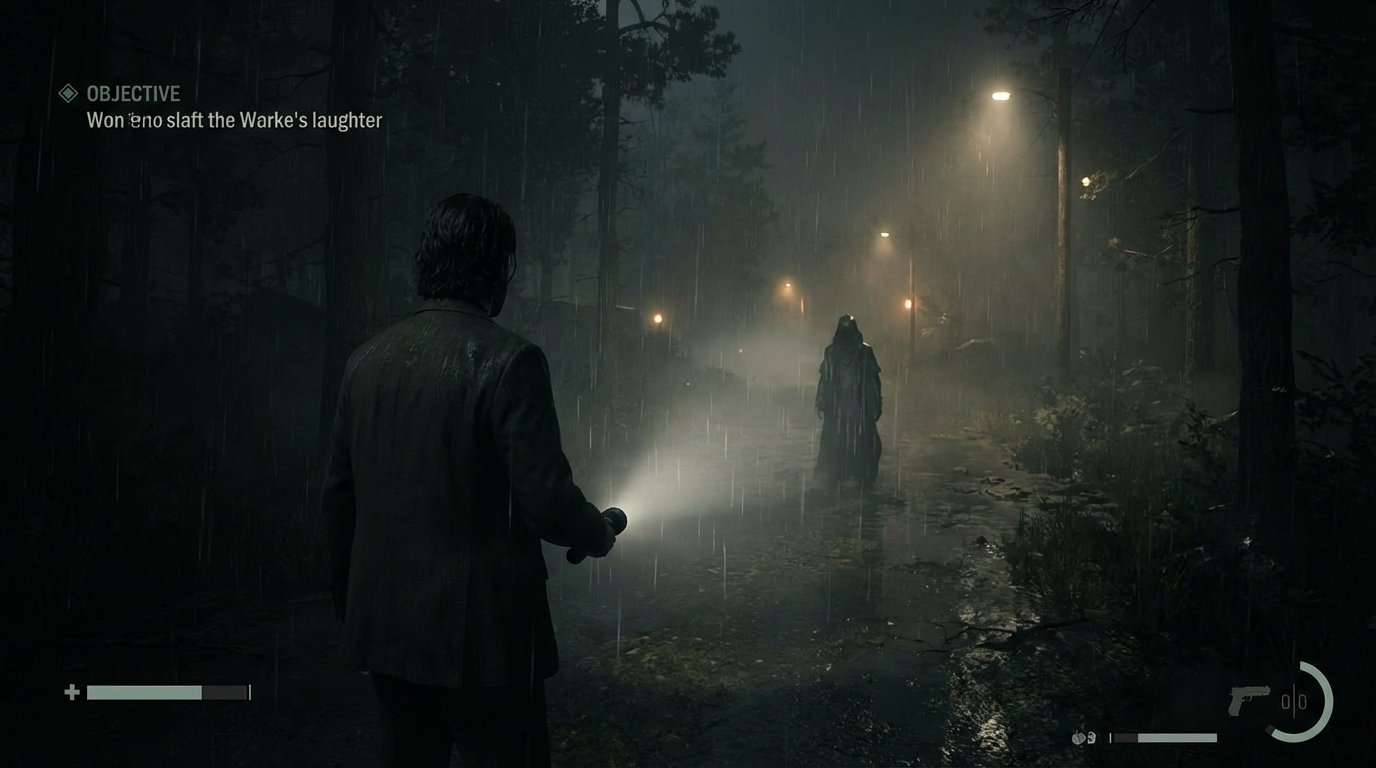
Task: Click the ammo divider between the zeros
Action: (x=1294, y=700)
